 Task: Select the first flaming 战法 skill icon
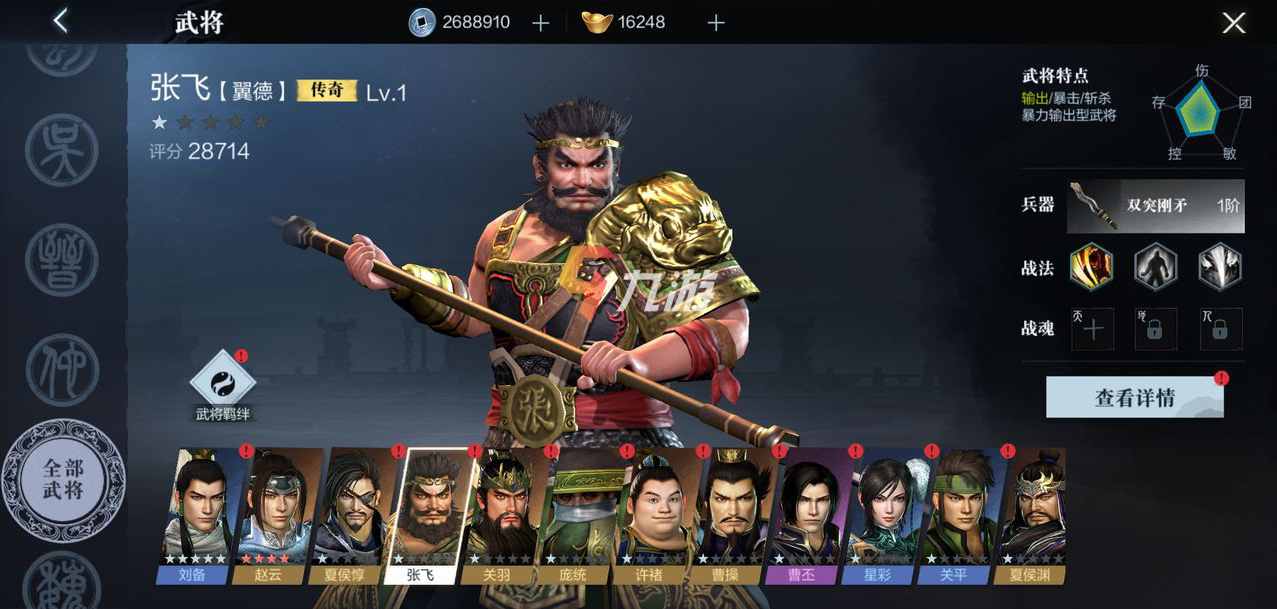[1090, 267]
